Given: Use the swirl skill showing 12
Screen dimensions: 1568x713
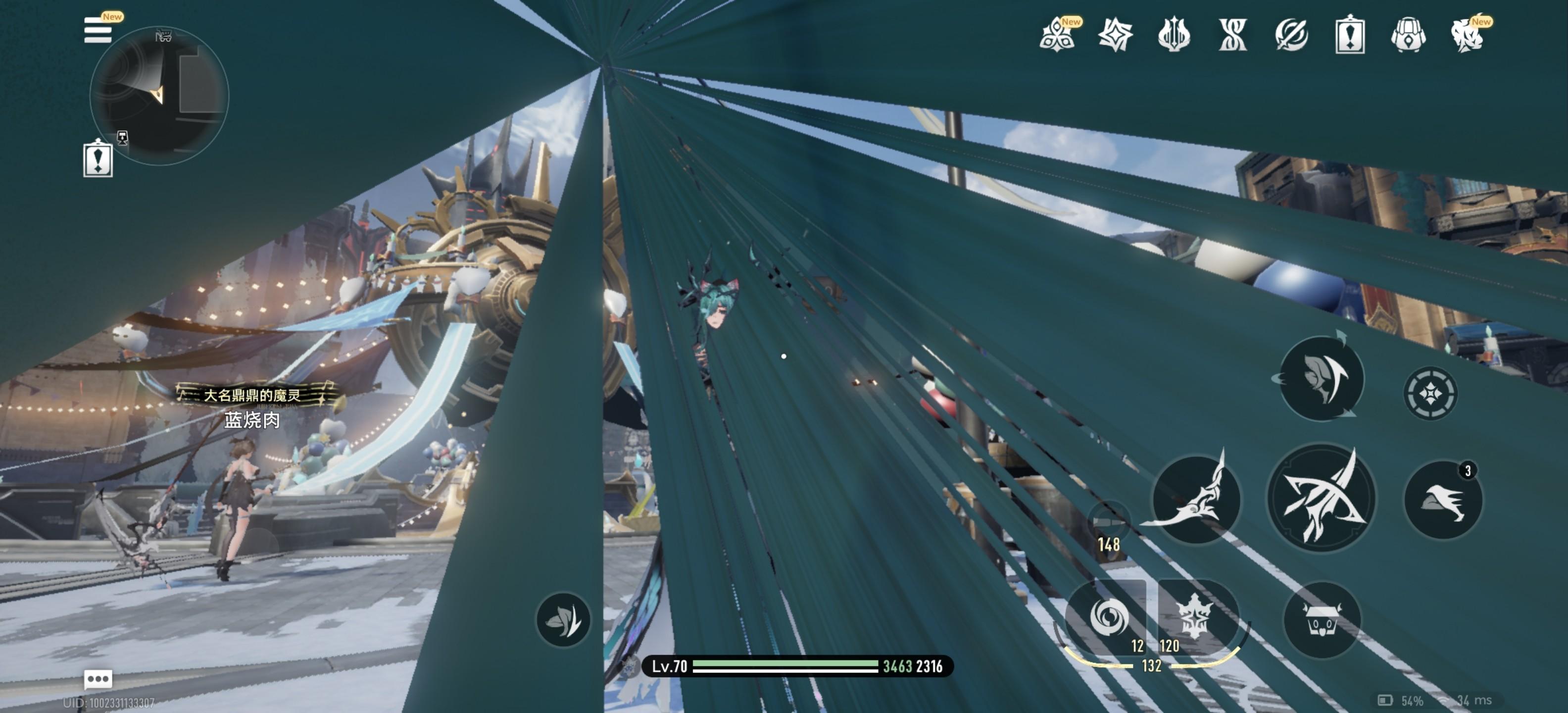Looking at the screenshot, I should point(1108,616).
